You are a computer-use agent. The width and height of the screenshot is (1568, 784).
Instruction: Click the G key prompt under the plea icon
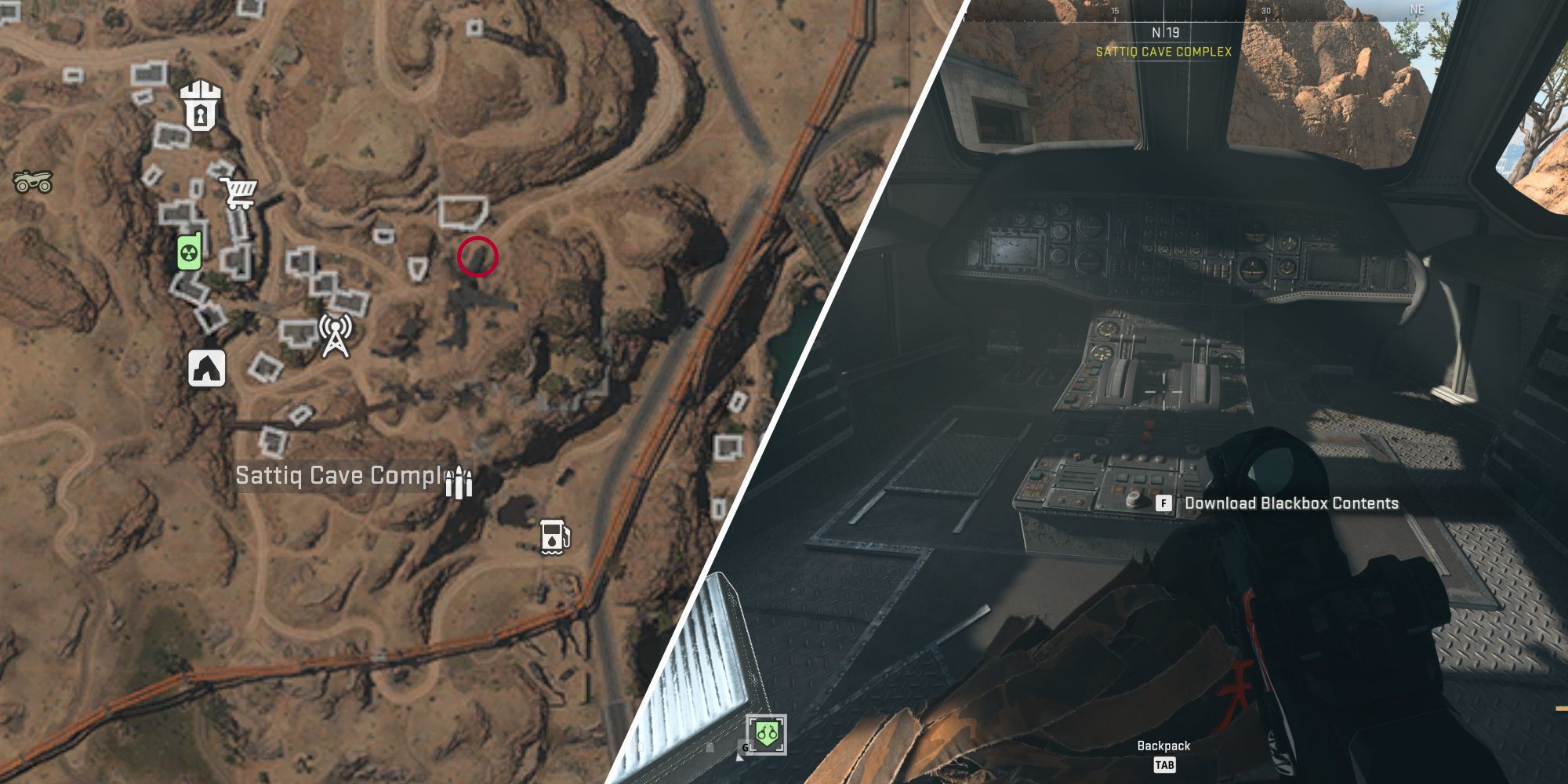coord(745,749)
